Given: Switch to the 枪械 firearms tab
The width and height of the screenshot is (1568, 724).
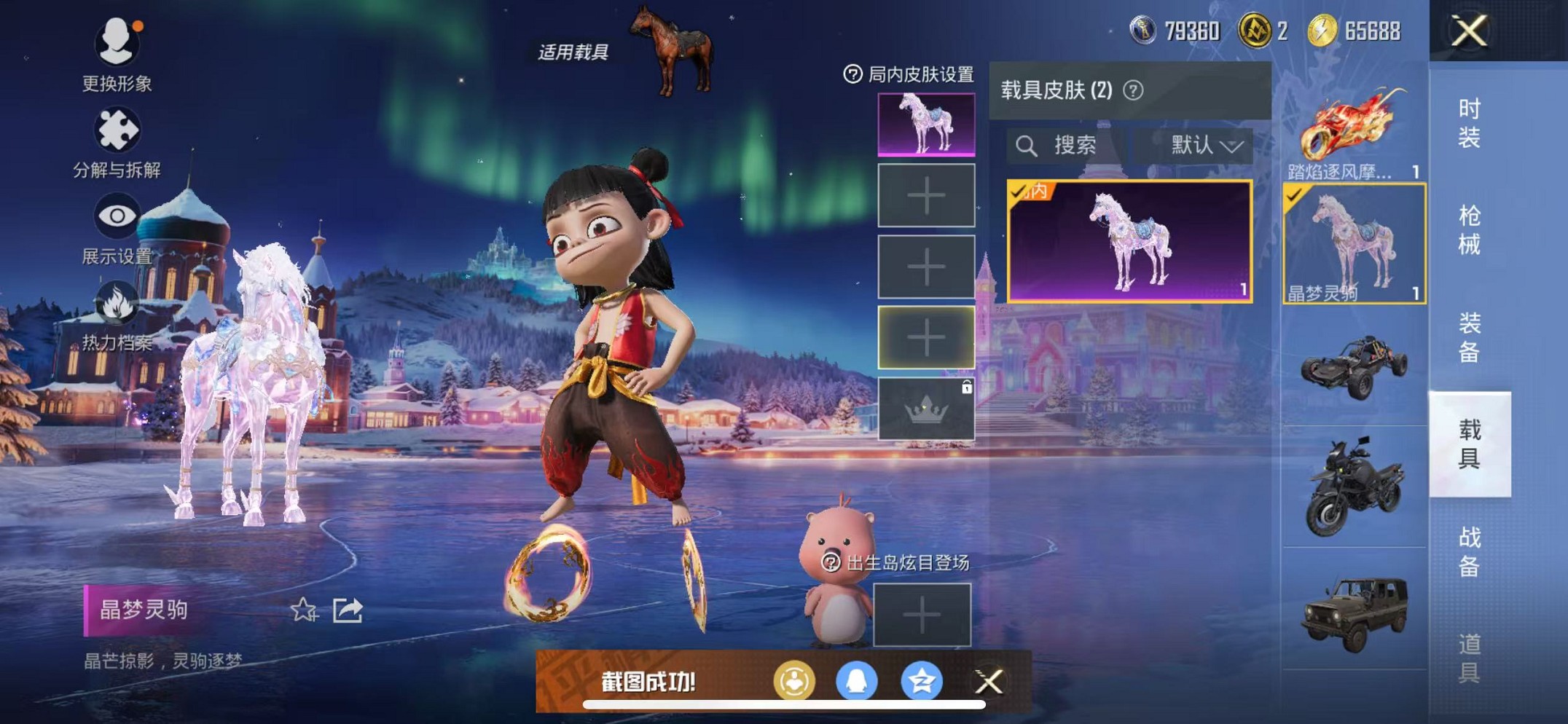Looking at the screenshot, I should [1469, 230].
